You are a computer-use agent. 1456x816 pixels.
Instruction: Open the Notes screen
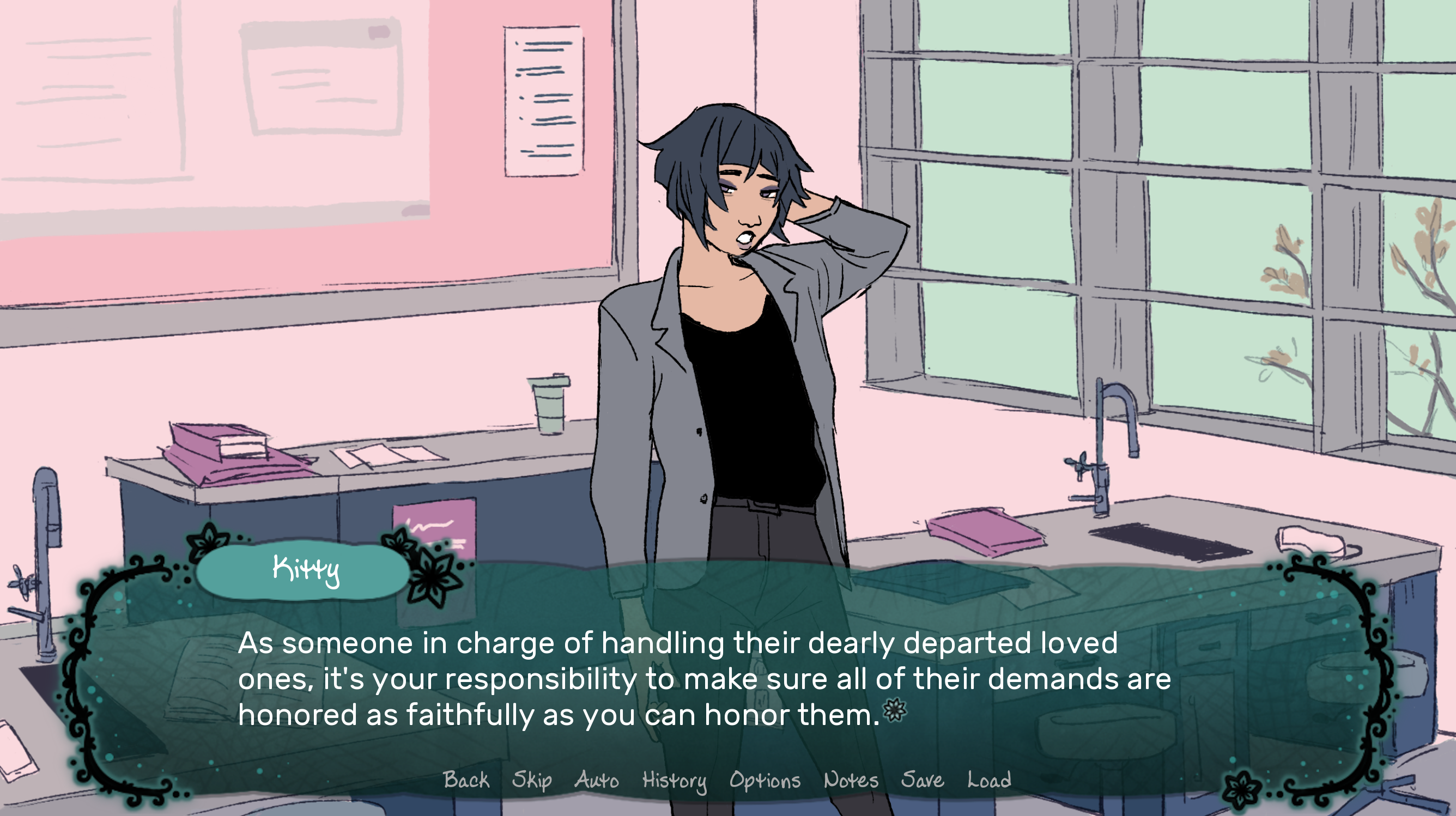tap(850, 781)
